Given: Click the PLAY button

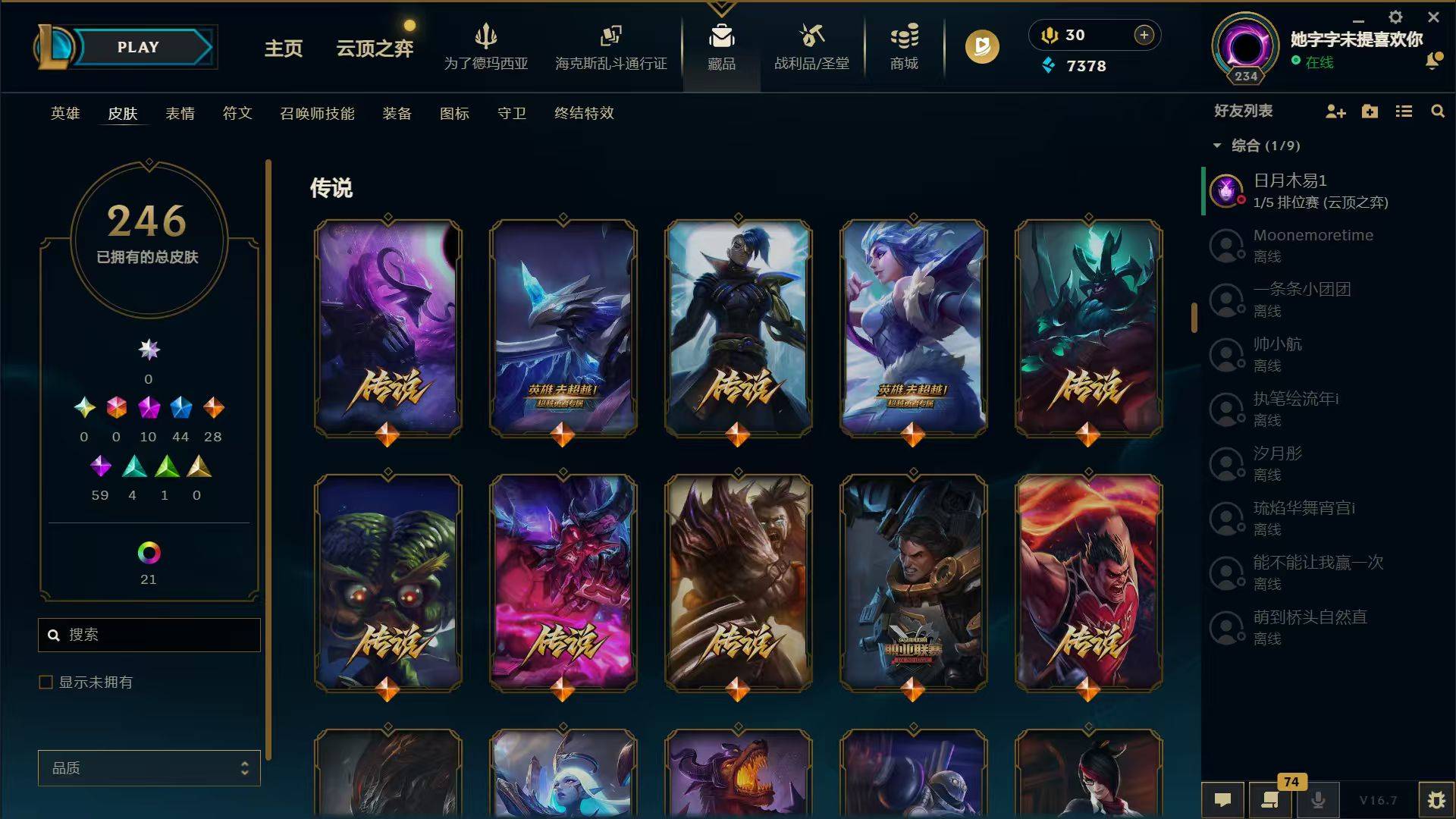Looking at the screenshot, I should [138, 46].
